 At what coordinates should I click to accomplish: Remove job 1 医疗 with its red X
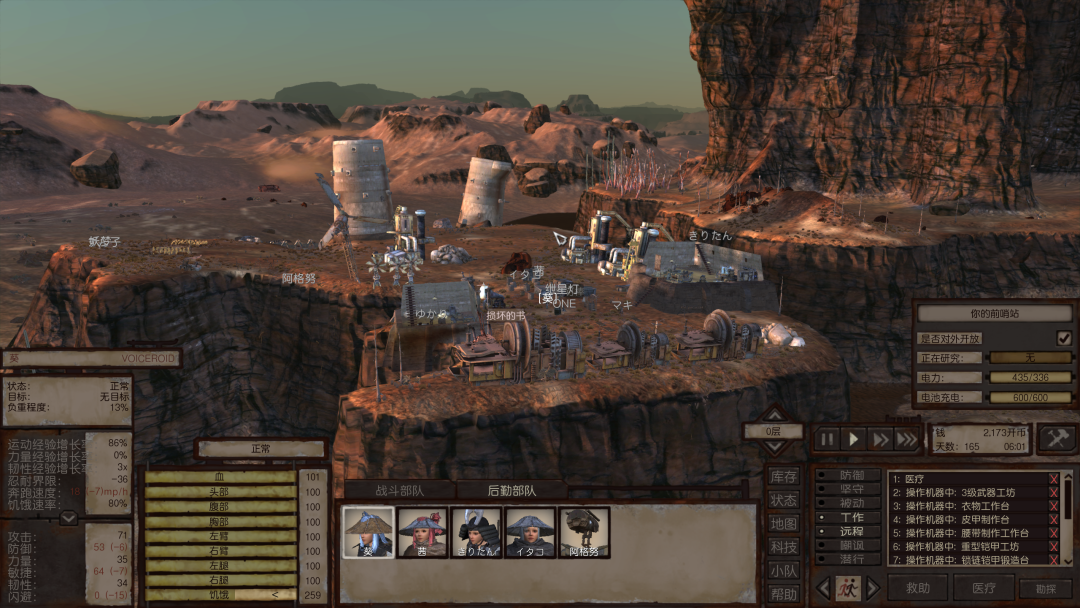point(1053,479)
